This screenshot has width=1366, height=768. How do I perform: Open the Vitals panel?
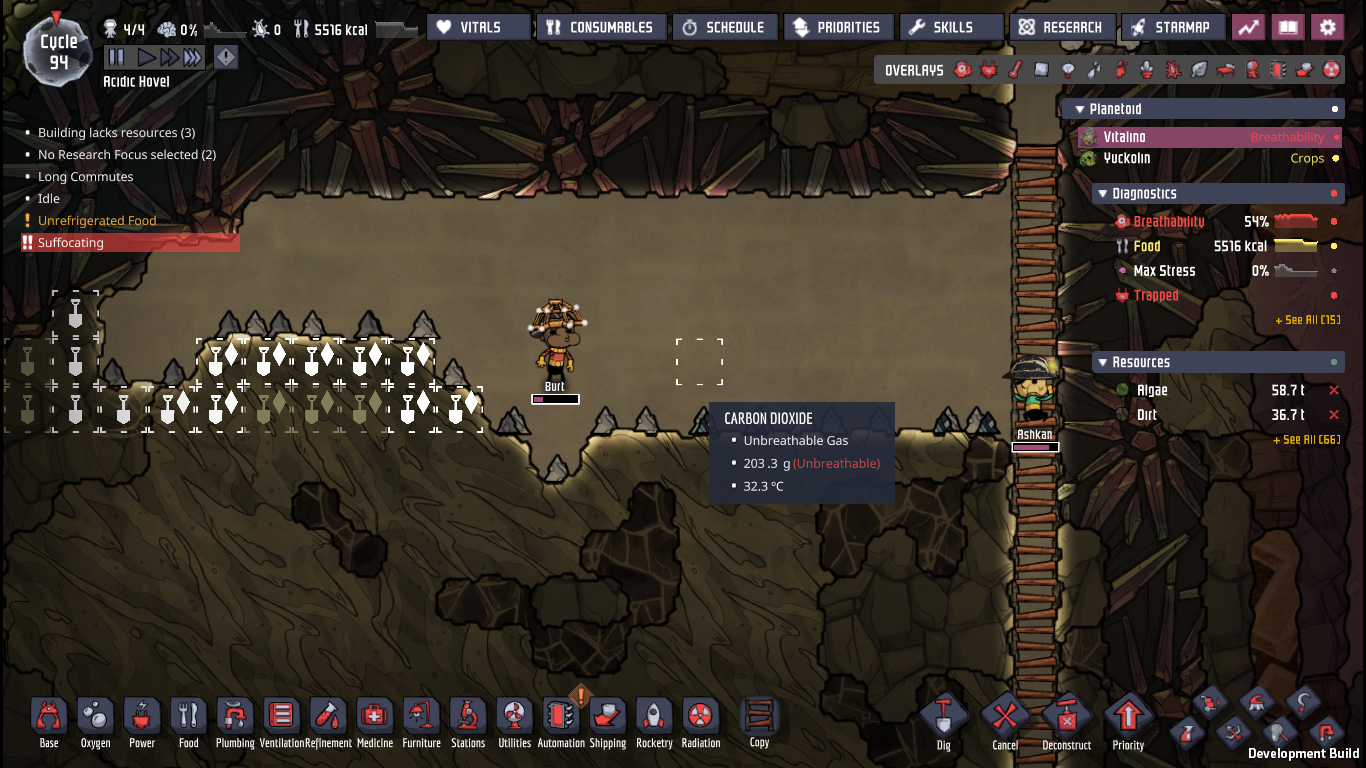[x=479, y=27]
